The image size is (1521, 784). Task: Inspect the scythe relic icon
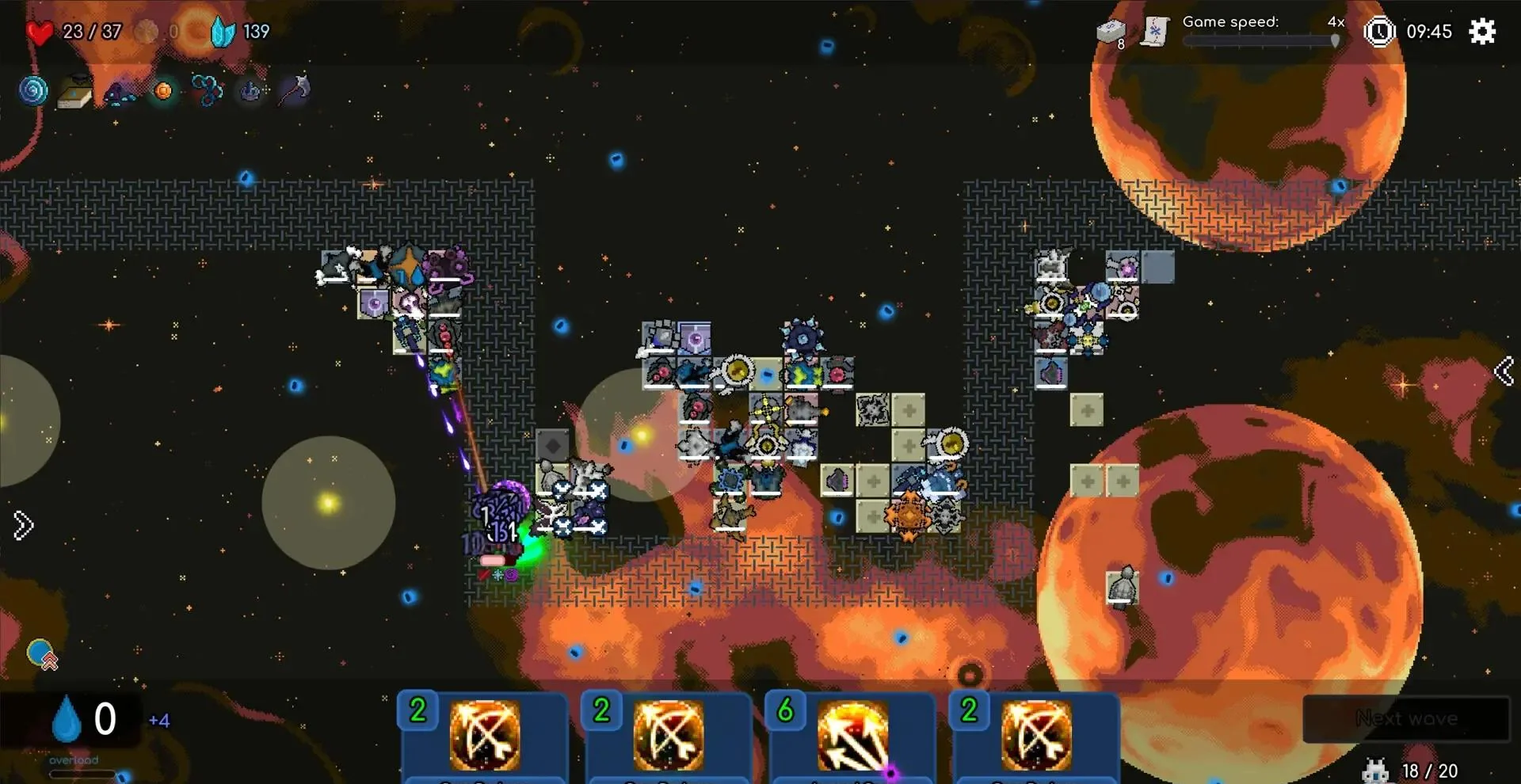pyautogui.click(x=295, y=90)
